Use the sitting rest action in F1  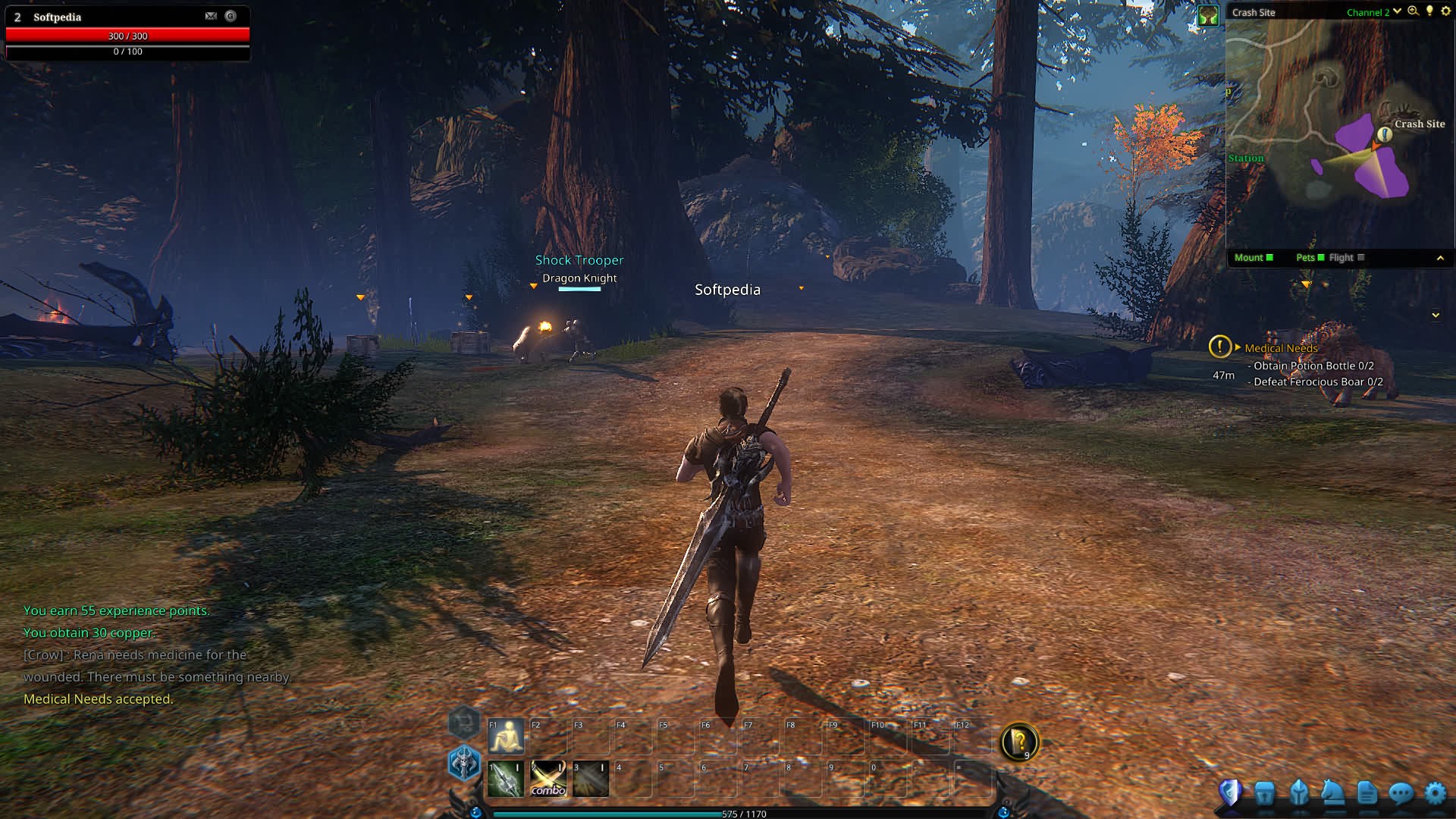click(506, 736)
